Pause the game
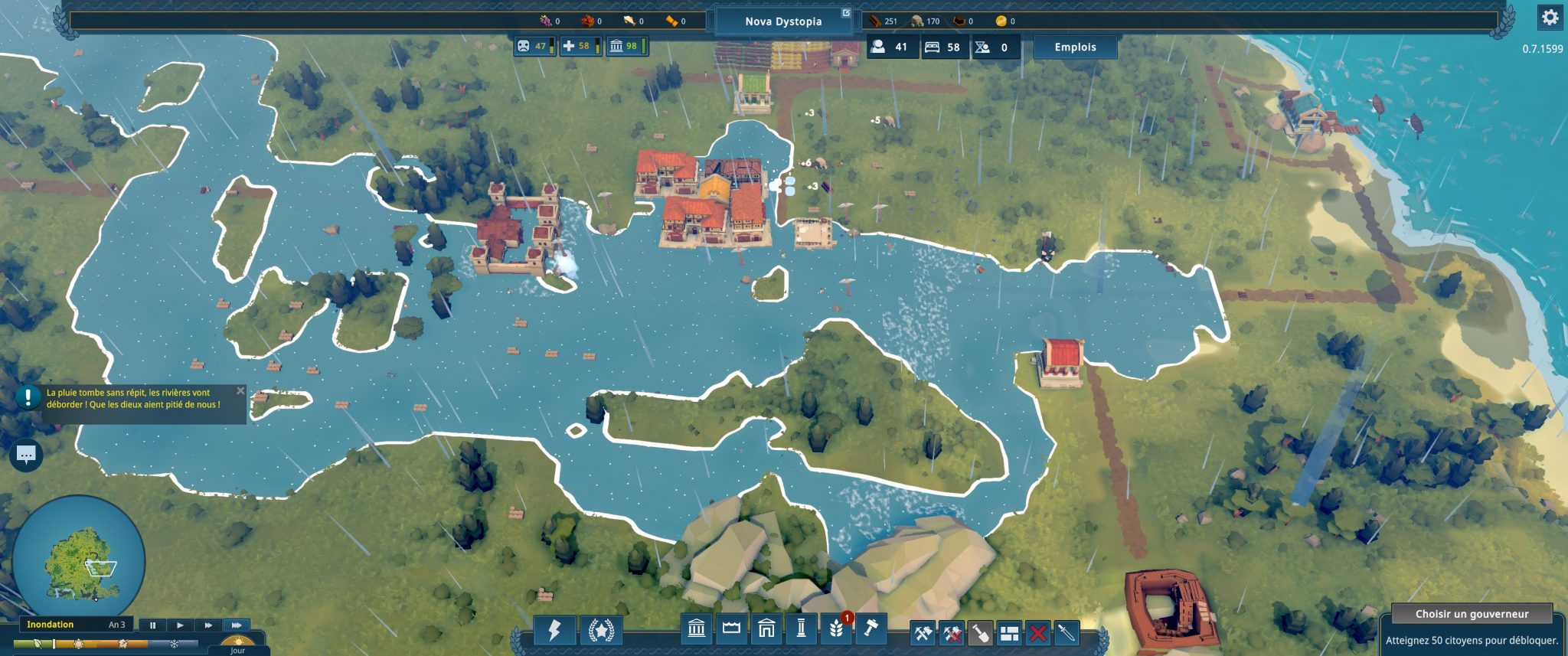The width and height of the screenshot is (1568, 656). point(152,625)
